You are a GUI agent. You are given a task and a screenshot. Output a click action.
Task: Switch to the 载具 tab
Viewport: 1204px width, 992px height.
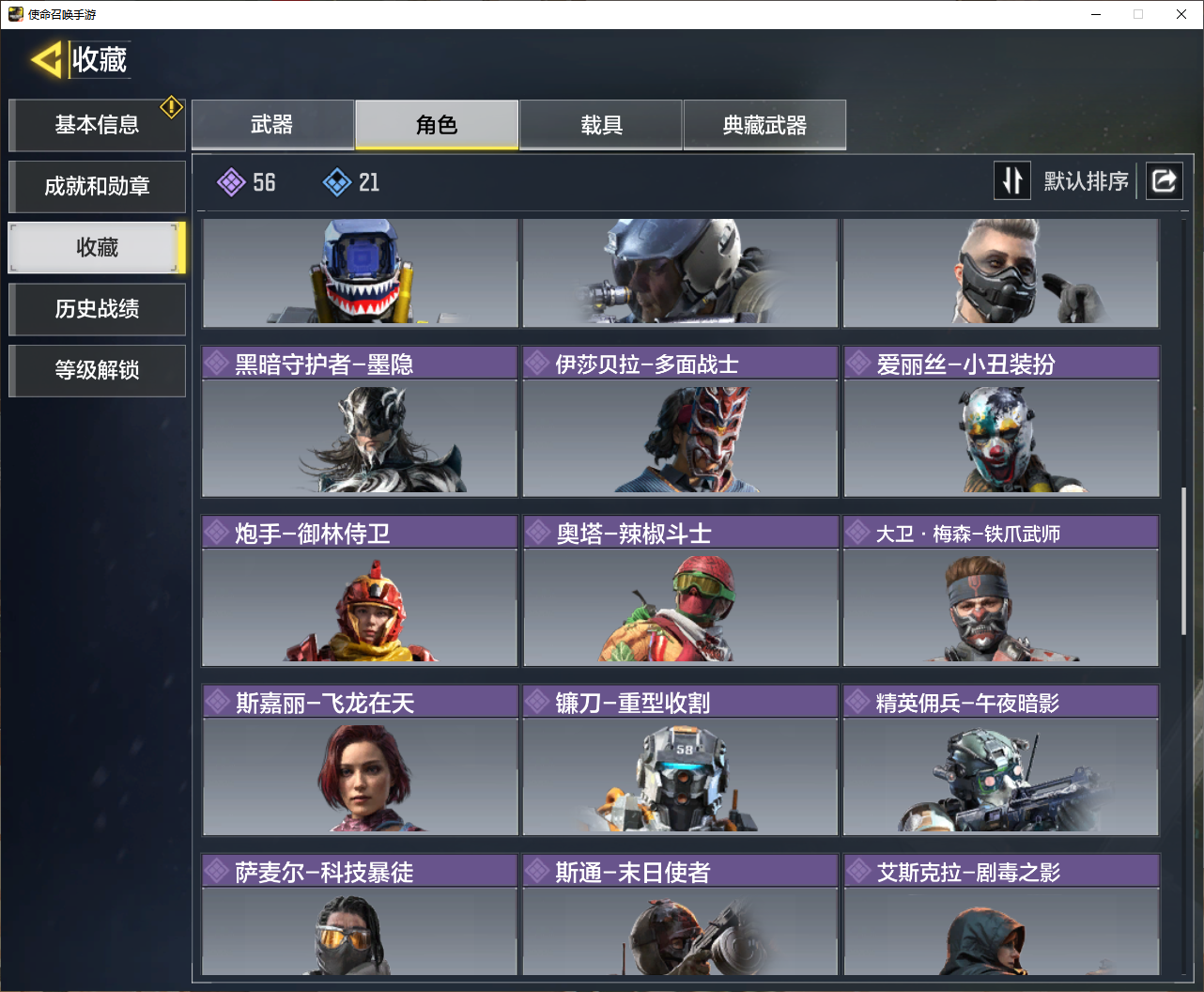[x=601, y=125]
